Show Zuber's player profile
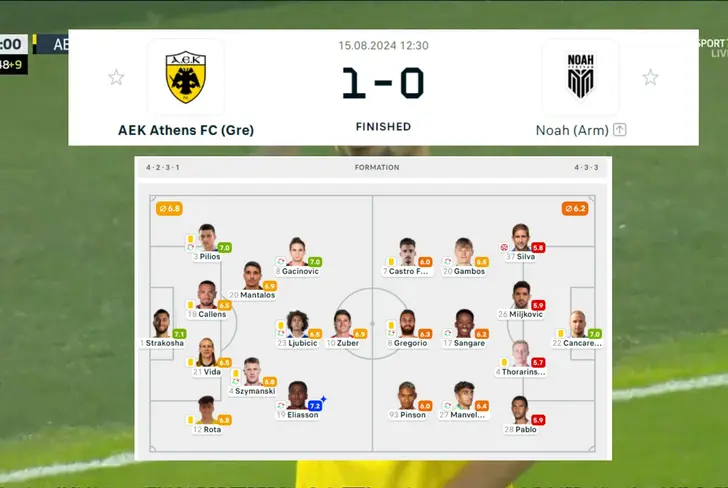This screenshot has width=728, height=488. click(343, 324)
